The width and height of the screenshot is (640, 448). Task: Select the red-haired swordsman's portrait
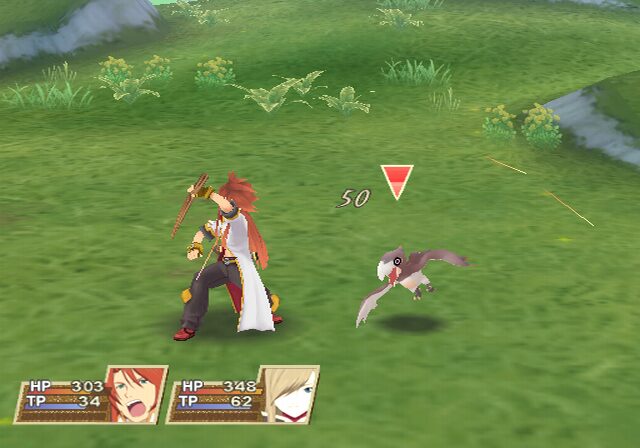click(135, 394)
